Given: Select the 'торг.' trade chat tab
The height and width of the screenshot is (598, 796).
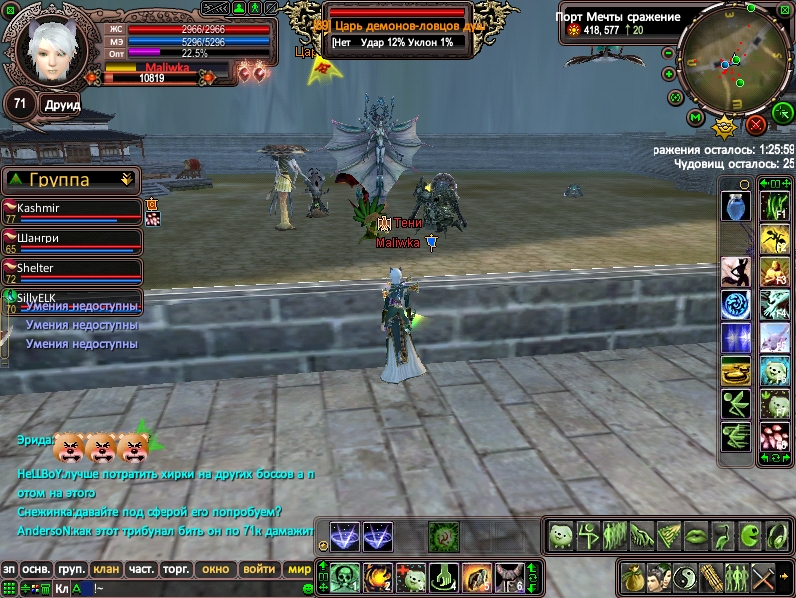Looking at the screenshot, I should [x=177, y=569].
